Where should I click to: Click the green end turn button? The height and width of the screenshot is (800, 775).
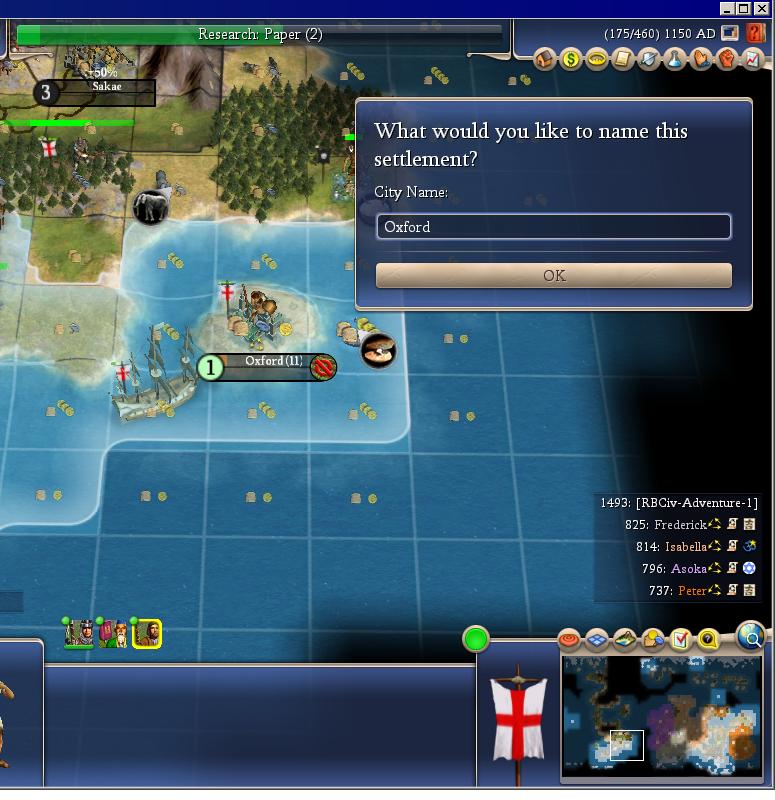point(476,639)
